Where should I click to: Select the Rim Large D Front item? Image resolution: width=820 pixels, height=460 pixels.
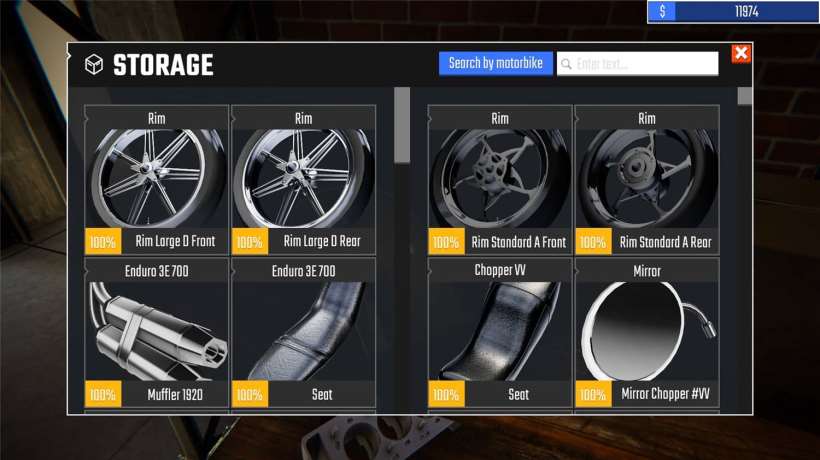(x=157, y=180)
